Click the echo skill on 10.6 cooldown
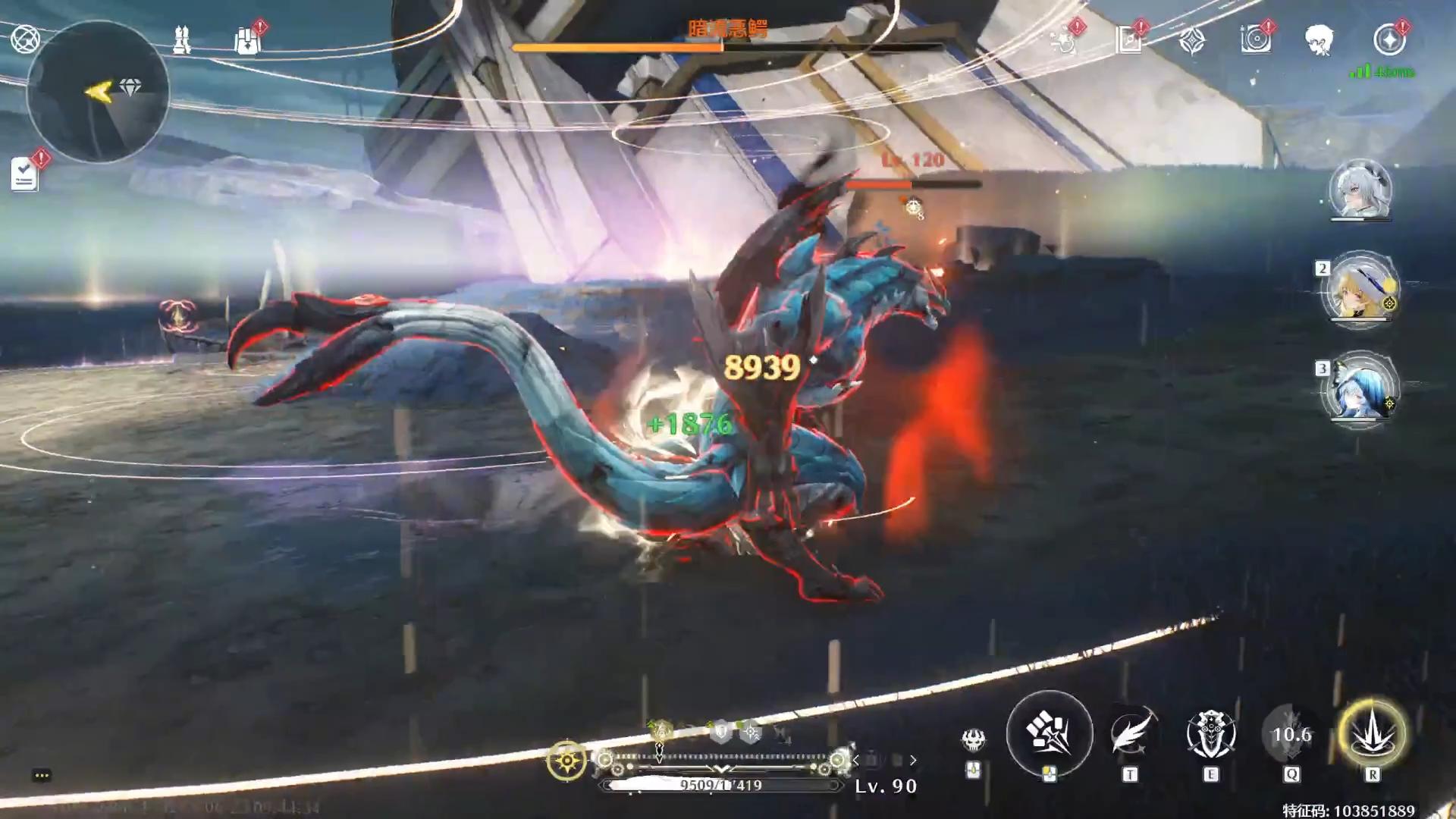 coord(1291,734)
